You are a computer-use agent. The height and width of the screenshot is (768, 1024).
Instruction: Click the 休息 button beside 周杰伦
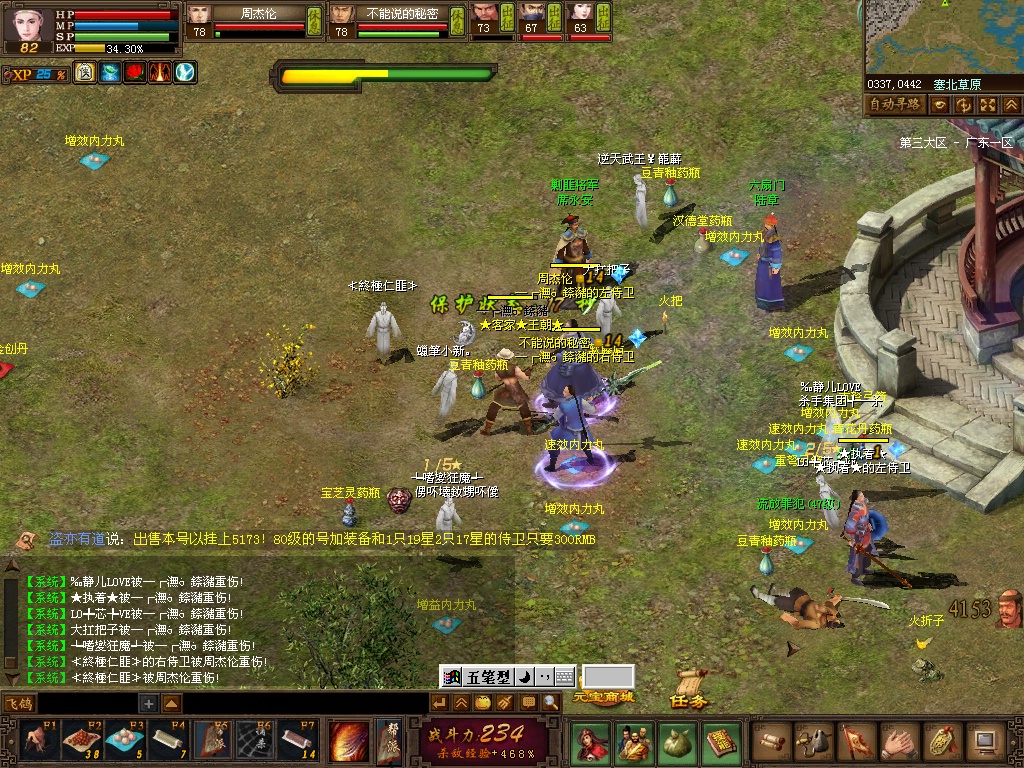click(x=314, y=20)
